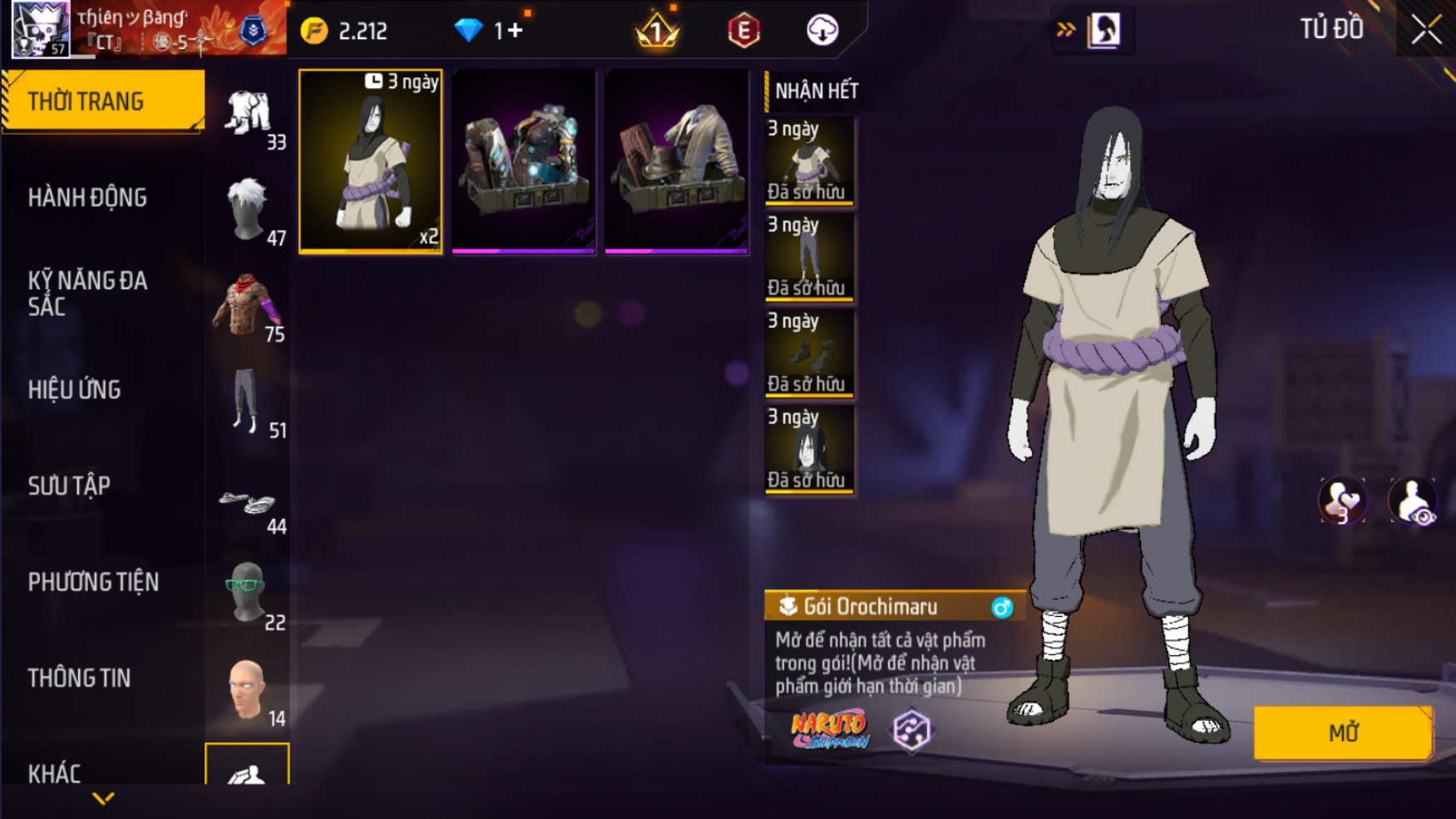Viewport: 1456px width, 819px height.
Task: Show the hair subcategory with 47 items
Action: pyautogui.click(x=248, y=210)
